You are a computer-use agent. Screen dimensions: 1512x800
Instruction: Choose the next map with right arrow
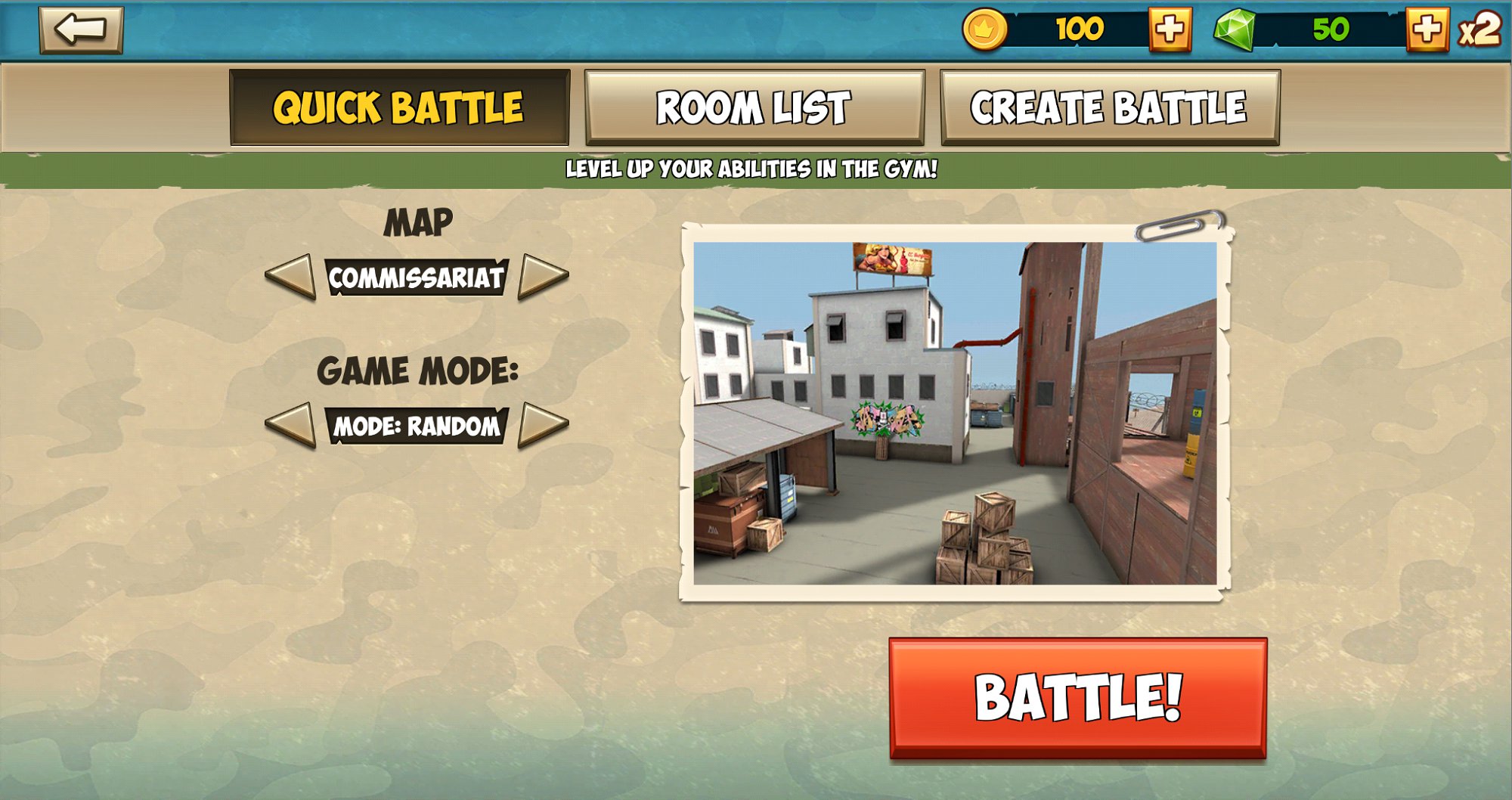click(x=542, y=277)
